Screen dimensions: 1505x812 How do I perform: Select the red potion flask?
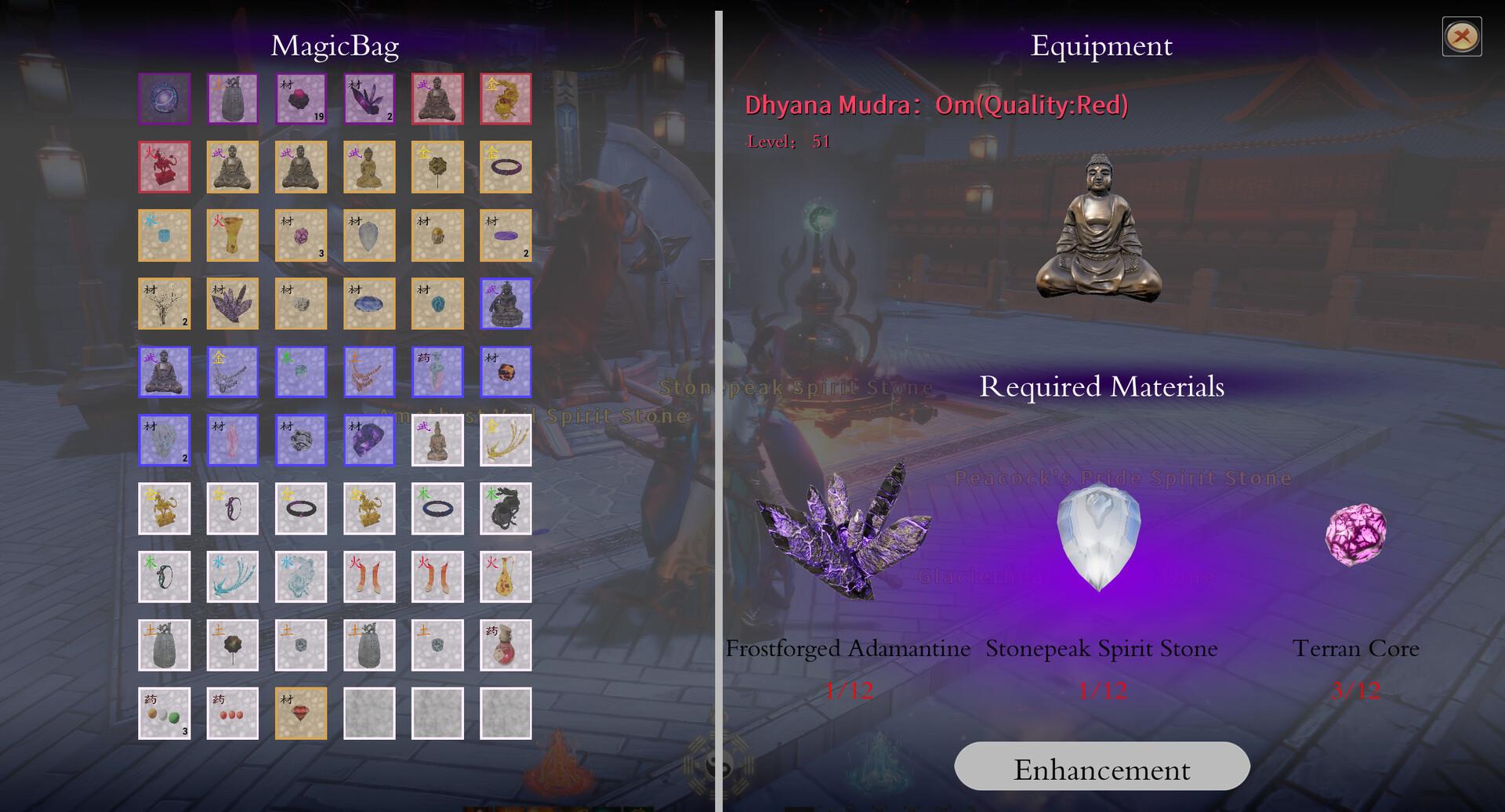click(x=506, y=645)
